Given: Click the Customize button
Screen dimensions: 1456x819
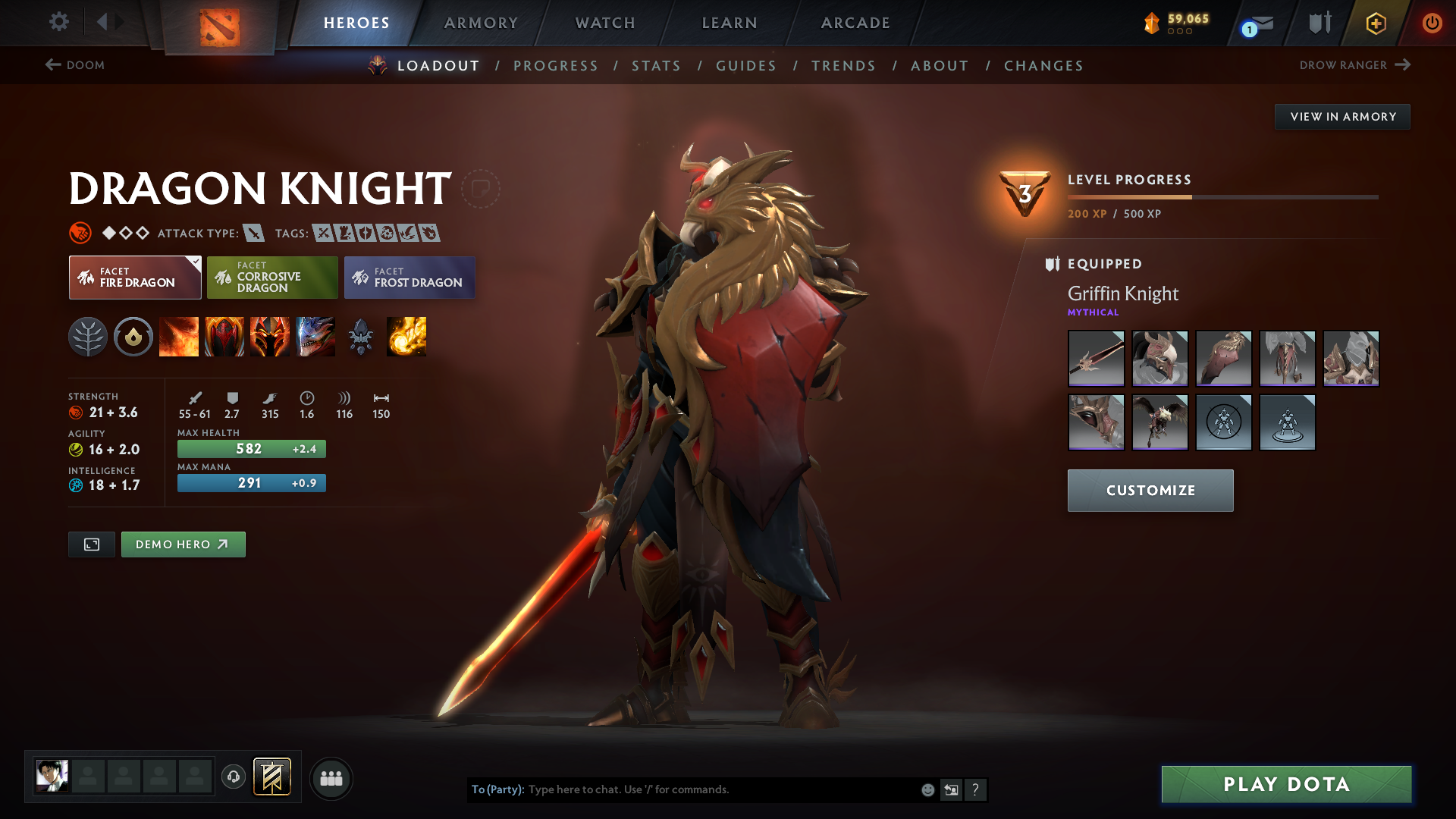Looking at the screenshot, I should [x=1150, y=490].
